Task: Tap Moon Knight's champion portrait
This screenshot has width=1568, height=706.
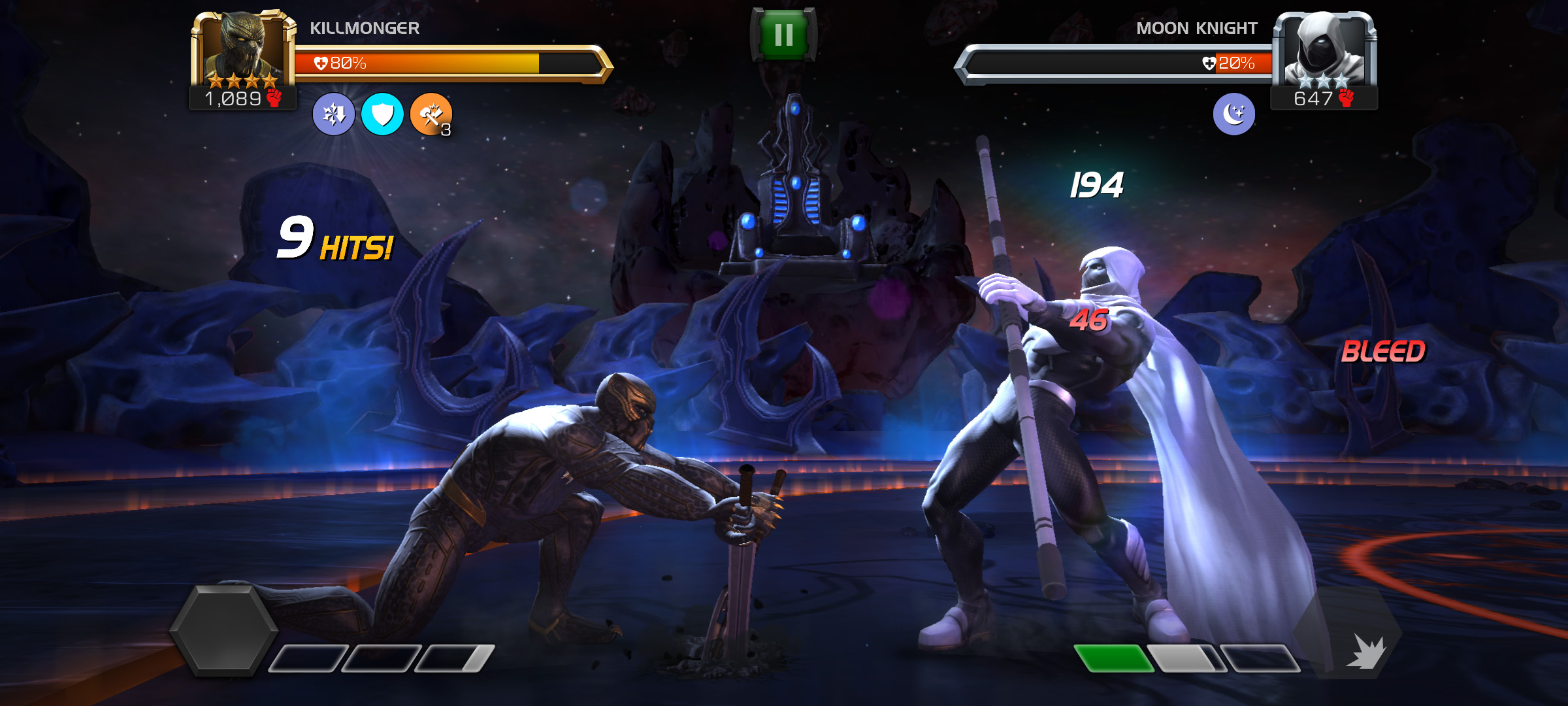Action: pos(1324,50)
